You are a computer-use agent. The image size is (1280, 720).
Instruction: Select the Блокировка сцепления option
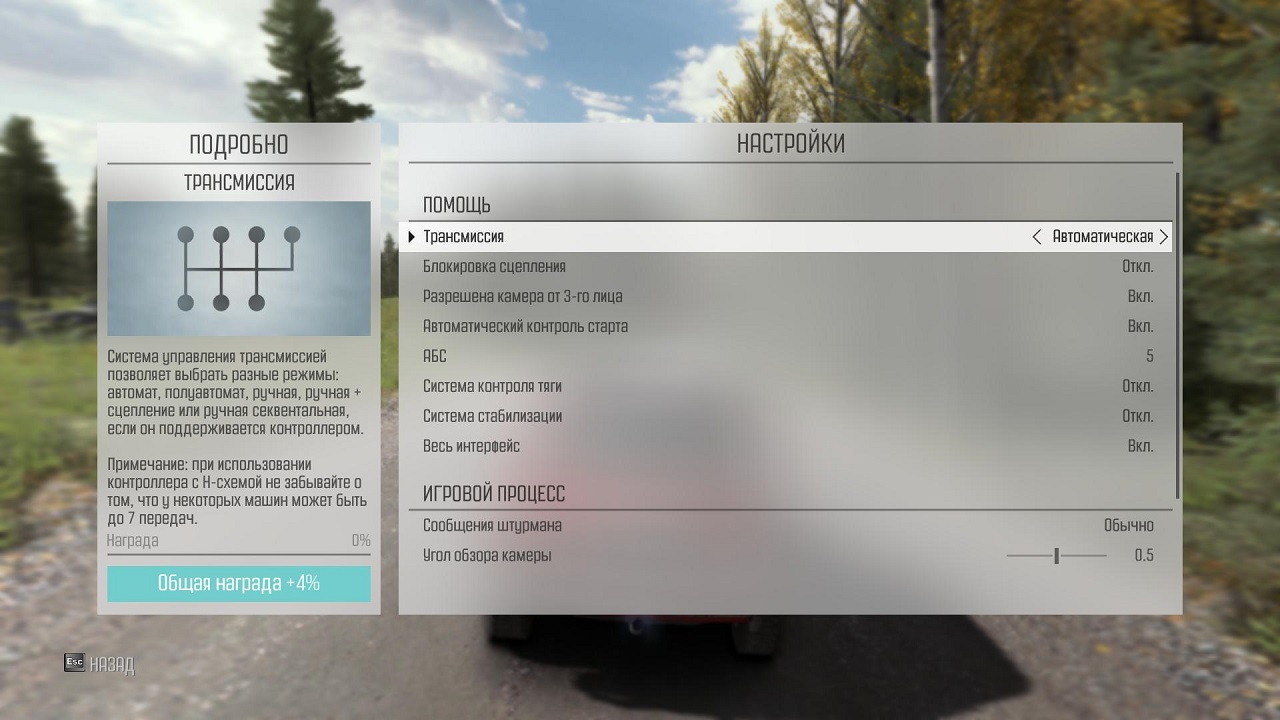[x=788, y=267]
